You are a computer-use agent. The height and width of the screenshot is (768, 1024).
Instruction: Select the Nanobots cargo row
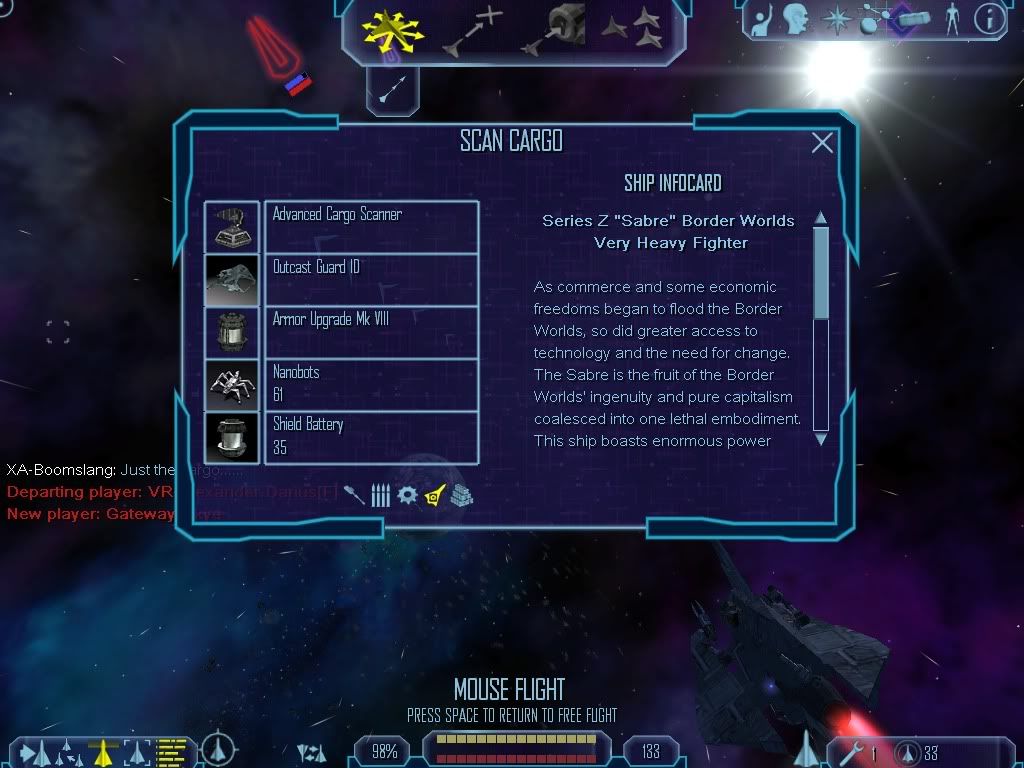coord(371,385)
